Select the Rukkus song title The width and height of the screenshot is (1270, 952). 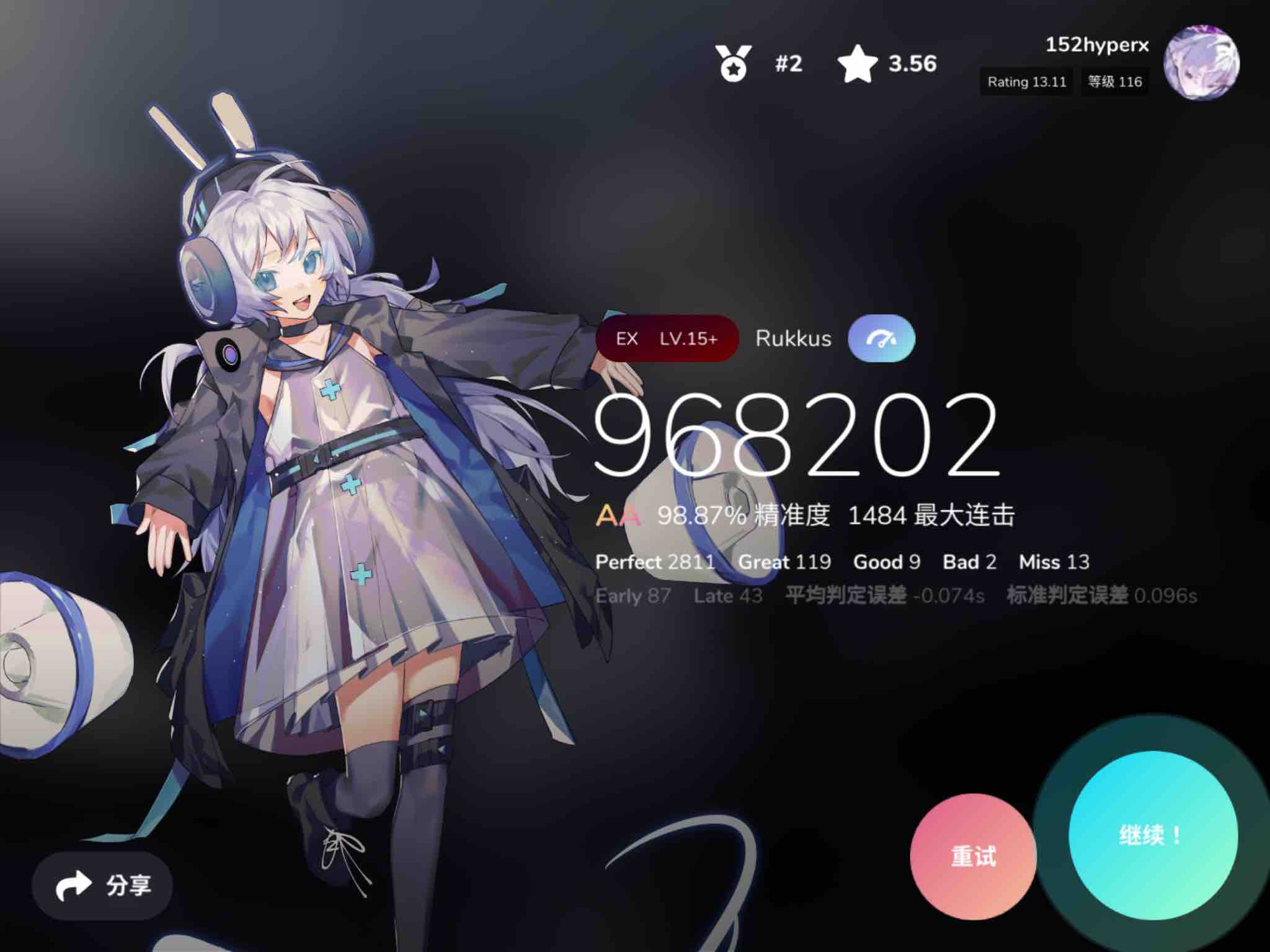(794, 338)
